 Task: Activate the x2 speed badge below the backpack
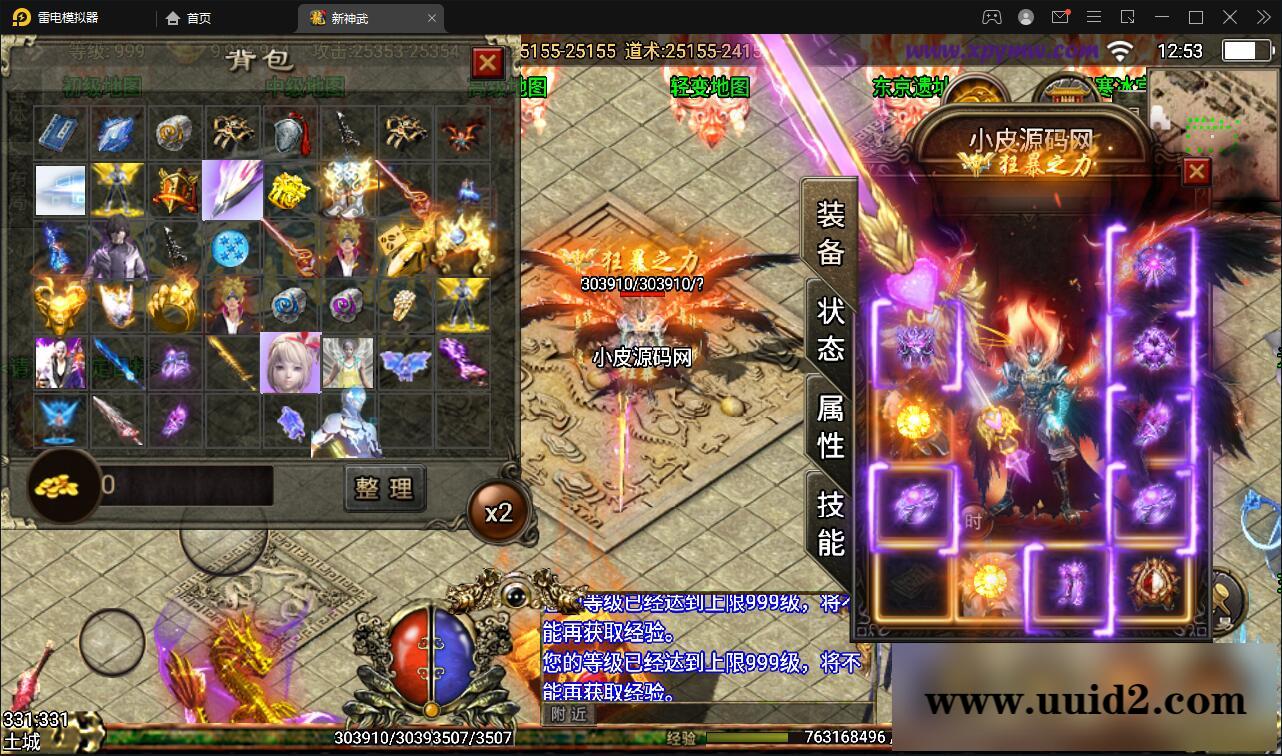[498, 511]
